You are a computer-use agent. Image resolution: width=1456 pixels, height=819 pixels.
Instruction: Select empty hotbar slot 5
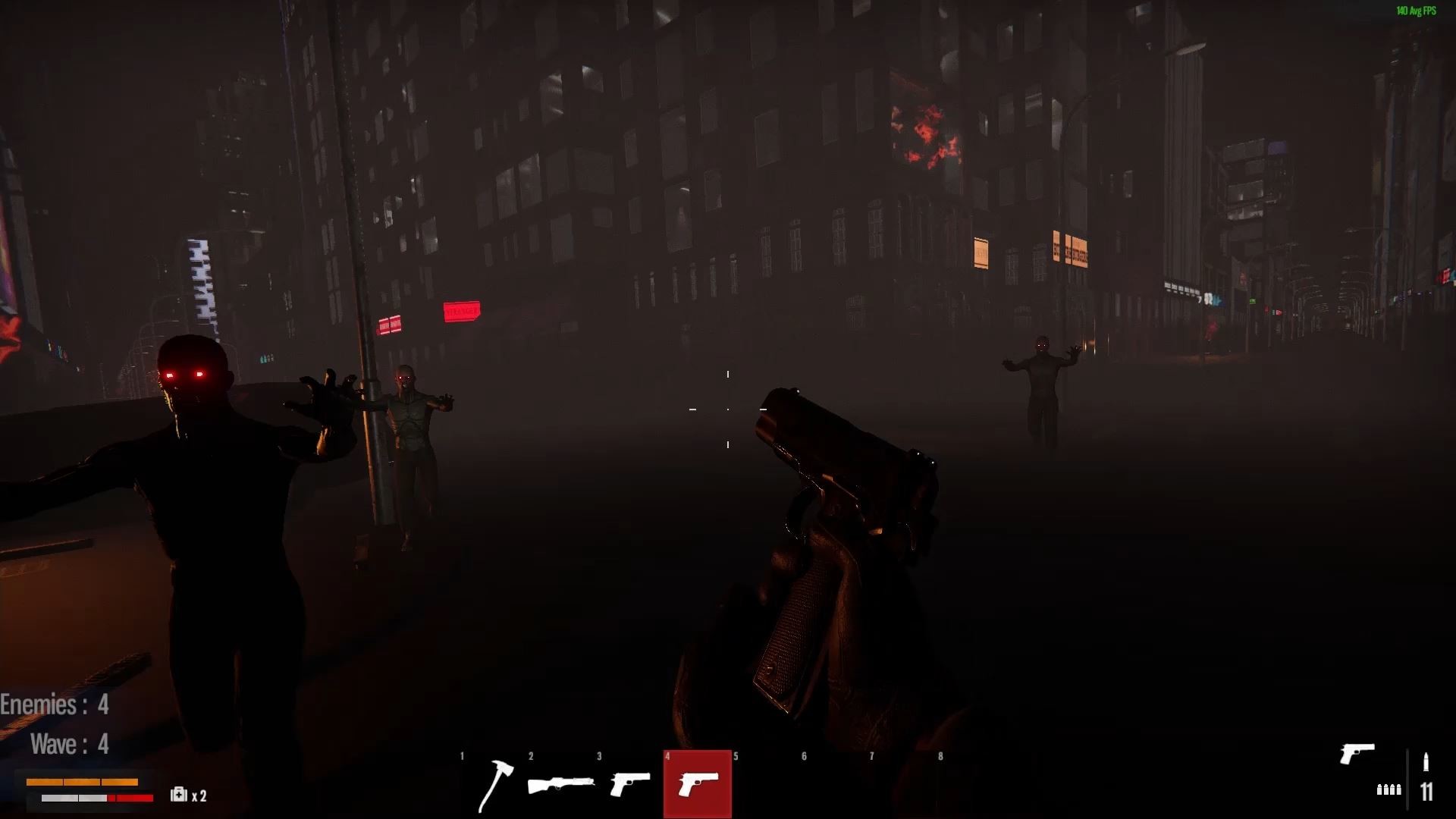764,783
